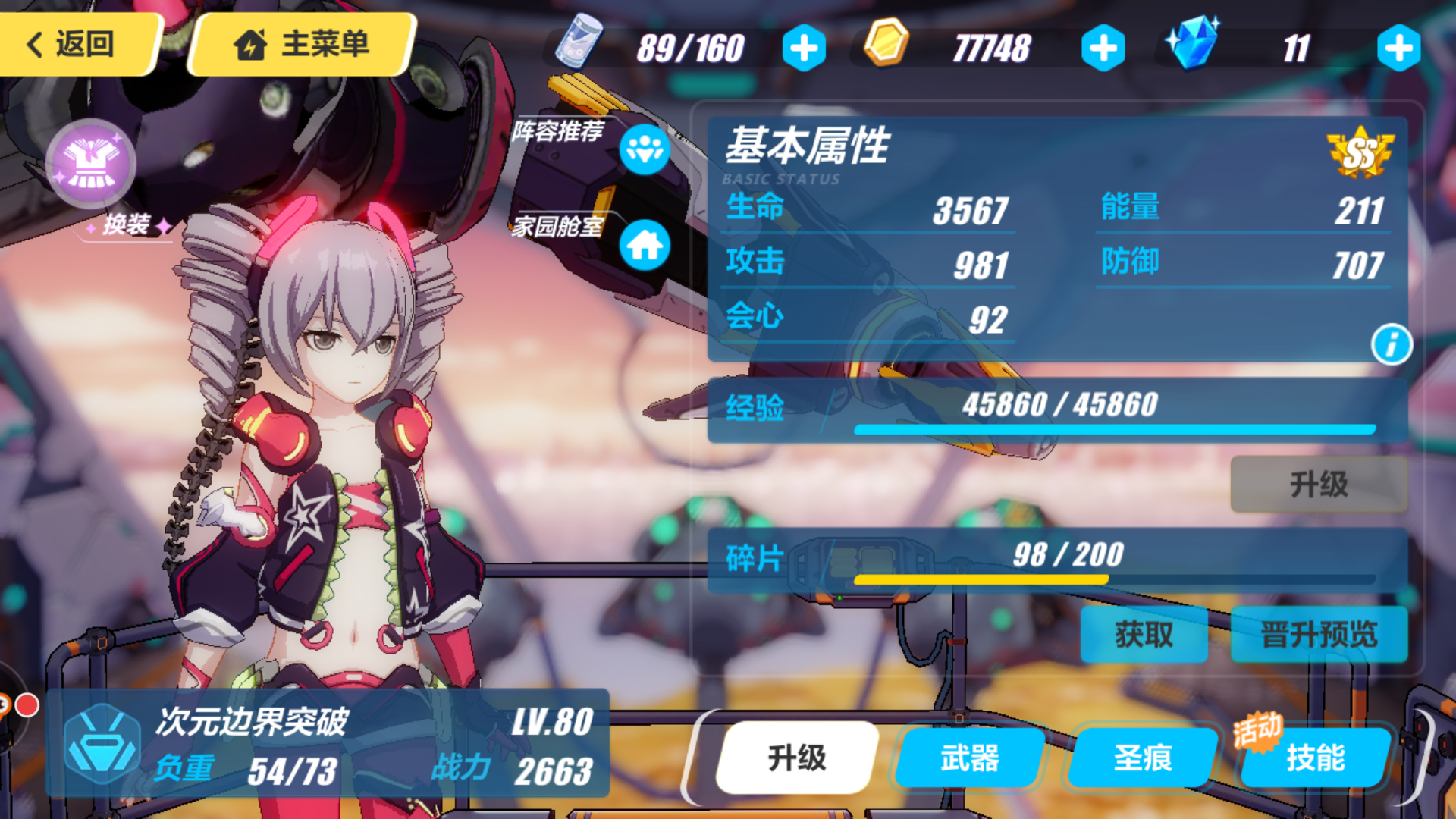The width and height of the screenshot is (1456, 819).
Task: Add coins with the plus button
Action: pos(1102,47)
